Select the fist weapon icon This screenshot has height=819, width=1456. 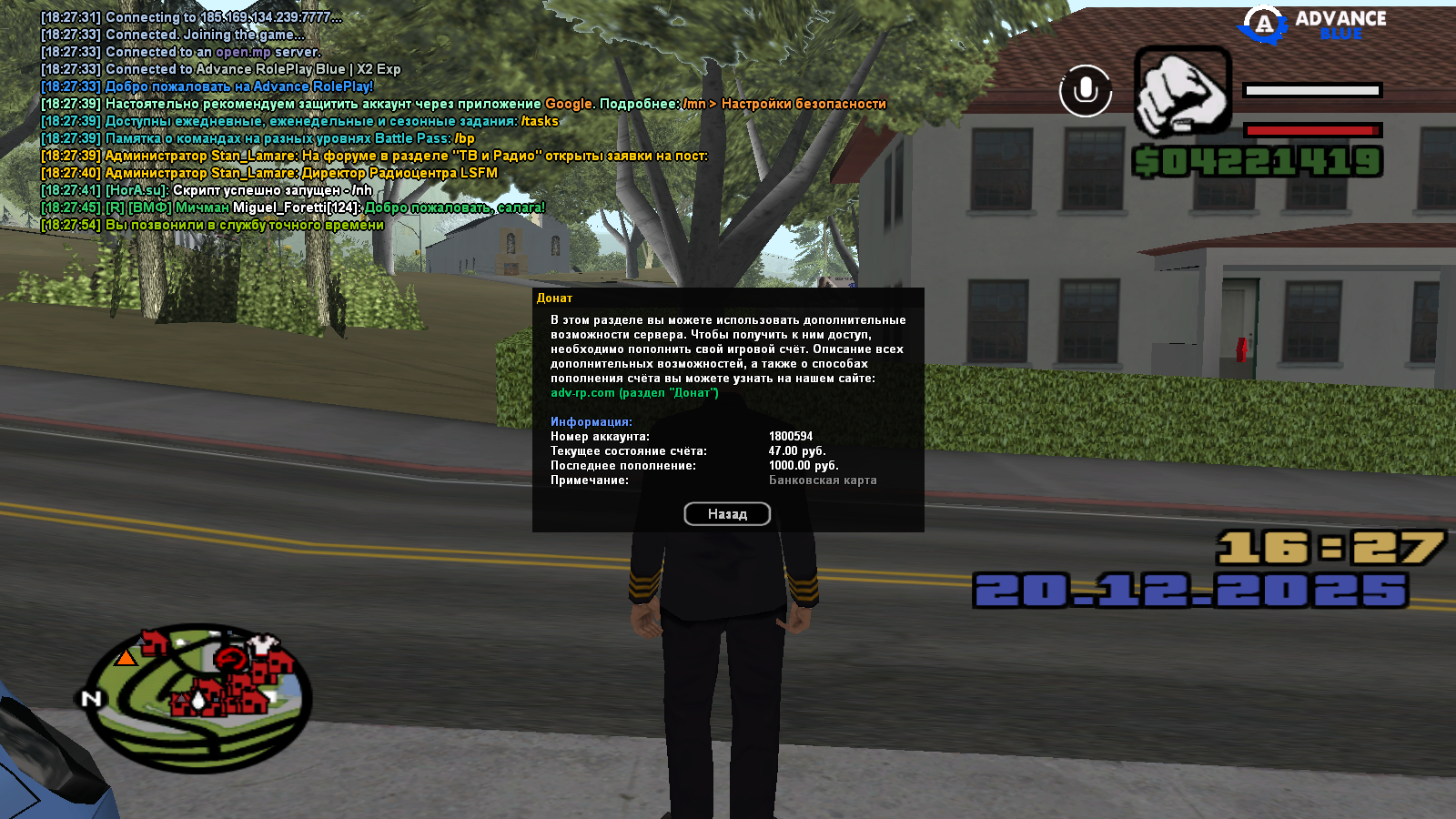tap(1182, 92)
